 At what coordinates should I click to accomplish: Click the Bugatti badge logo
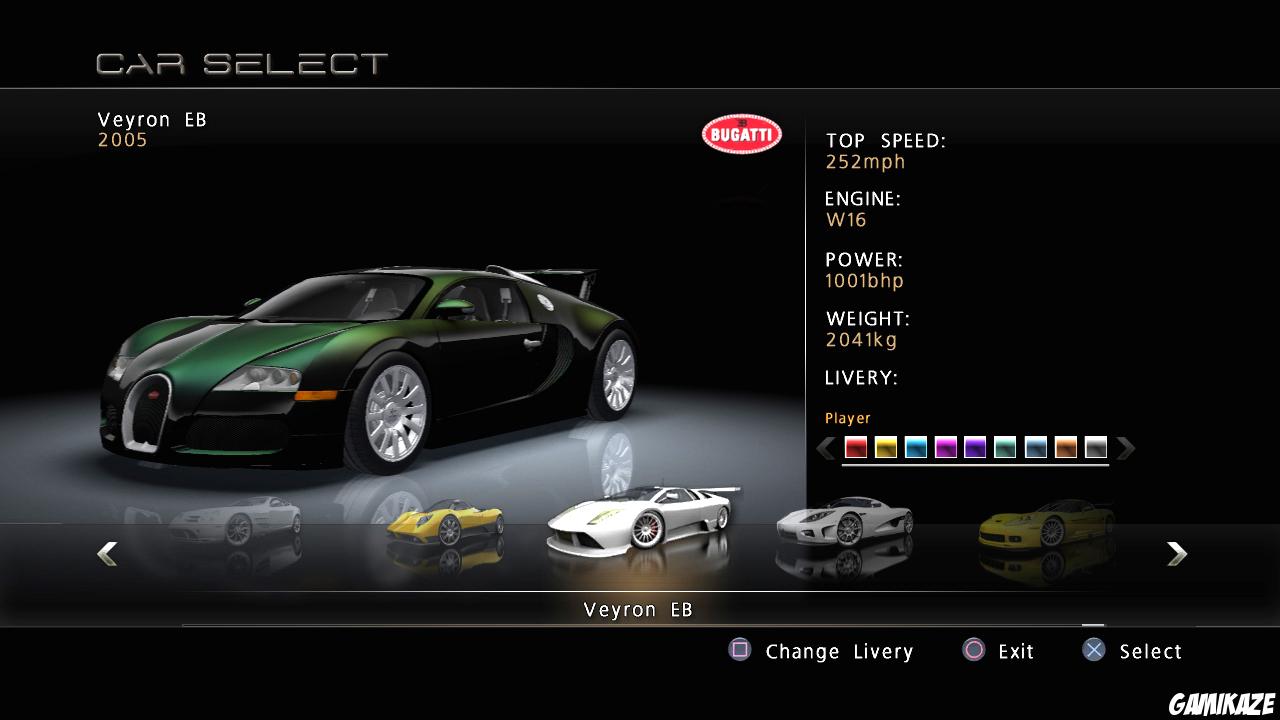(740, 133)
